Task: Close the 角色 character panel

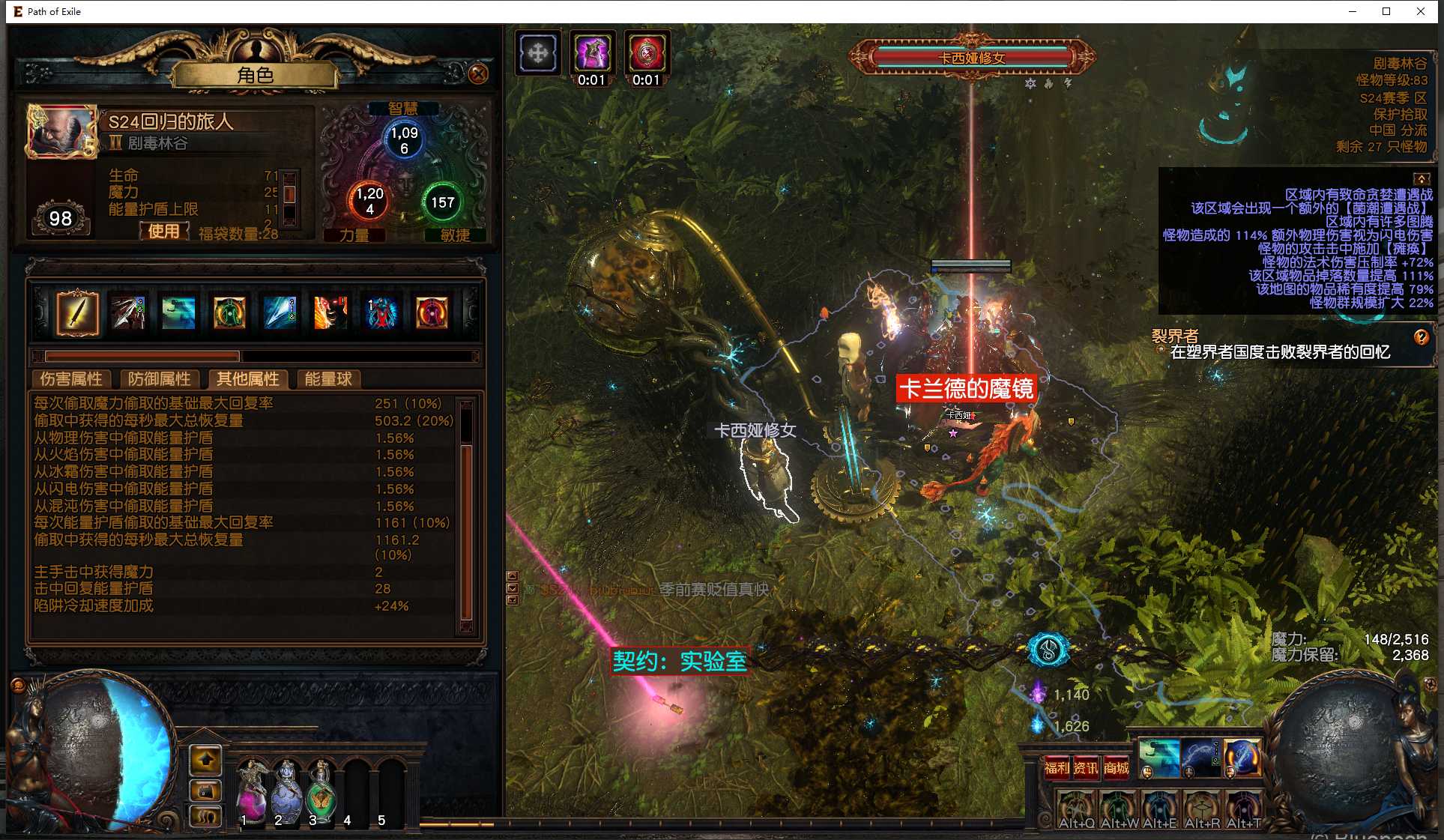Action: (478, 73)
